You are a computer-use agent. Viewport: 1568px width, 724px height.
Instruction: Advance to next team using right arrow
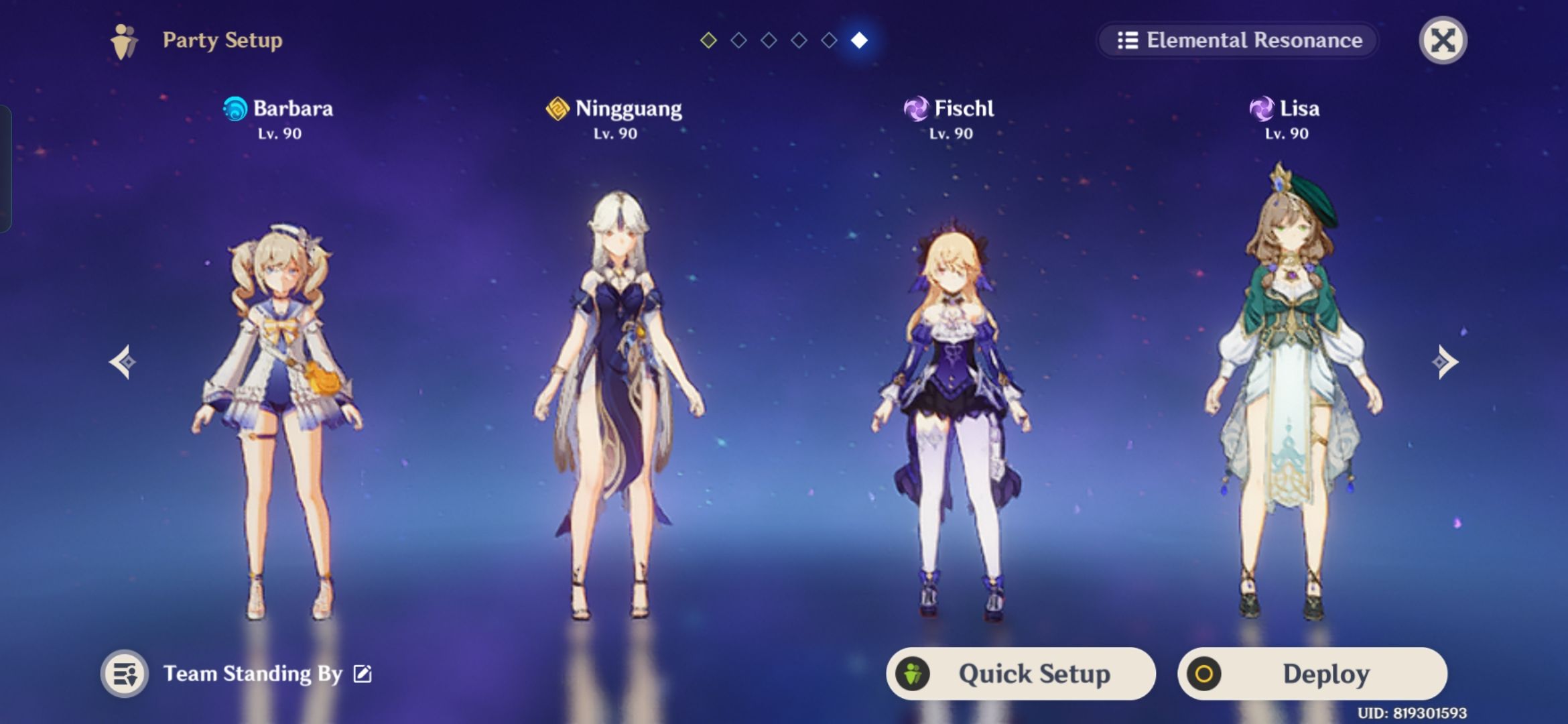click(x=1445, y=362)
